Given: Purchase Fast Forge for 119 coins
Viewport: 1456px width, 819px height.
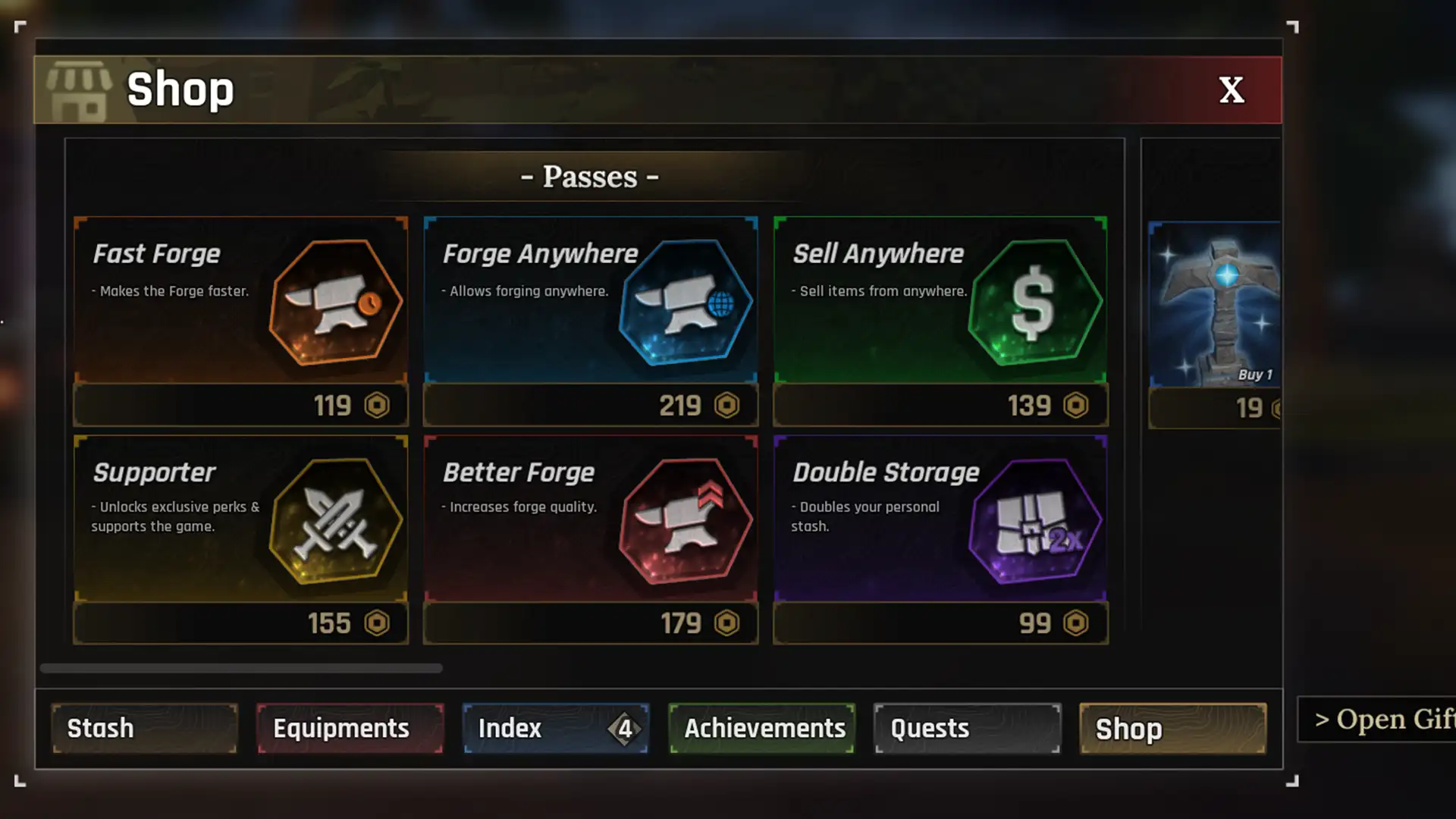Looking at the screenshot, I should click(240, 405).
